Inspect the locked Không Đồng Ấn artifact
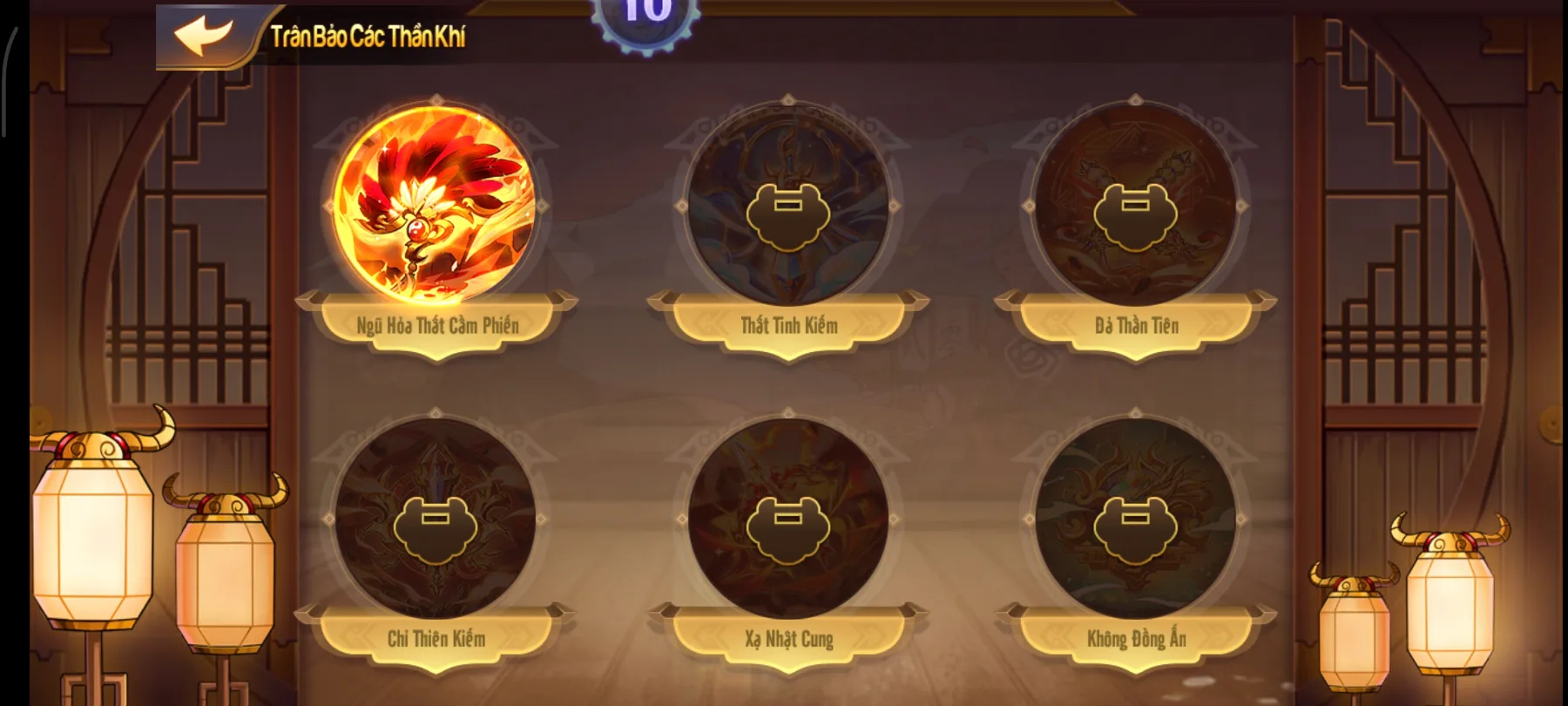 click(1135, 520)
